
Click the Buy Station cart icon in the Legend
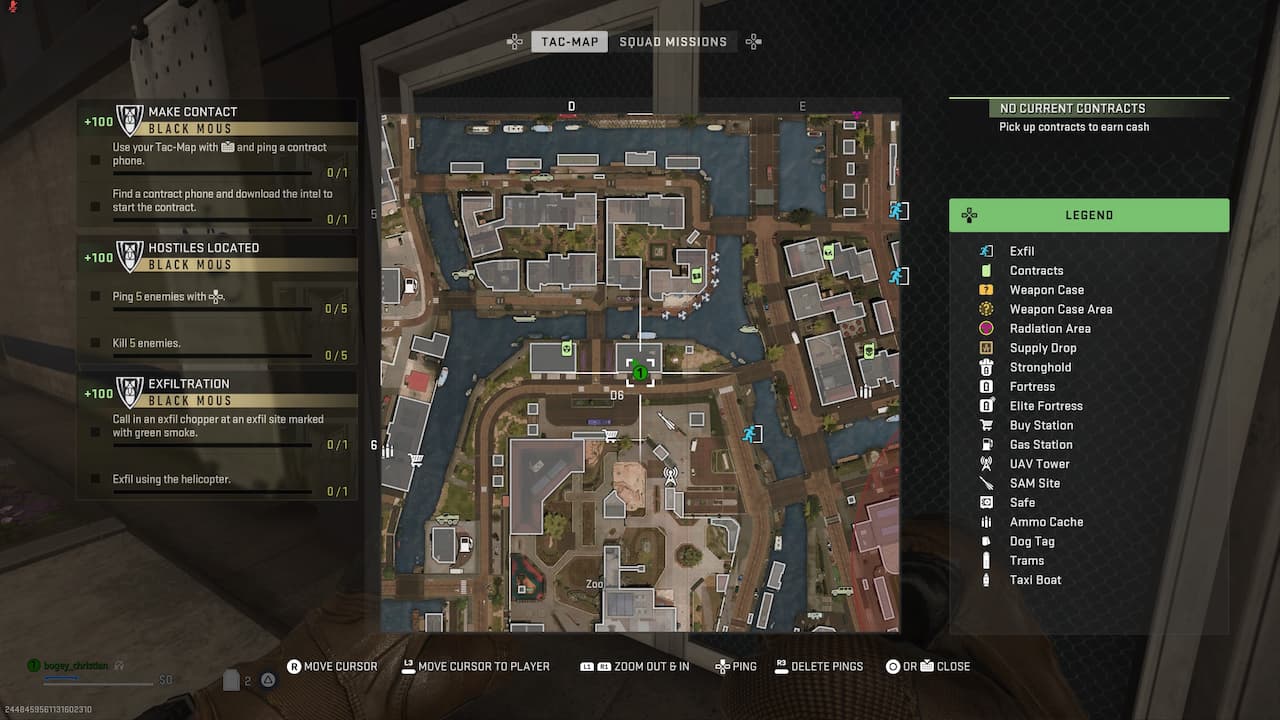pos(987,425)
